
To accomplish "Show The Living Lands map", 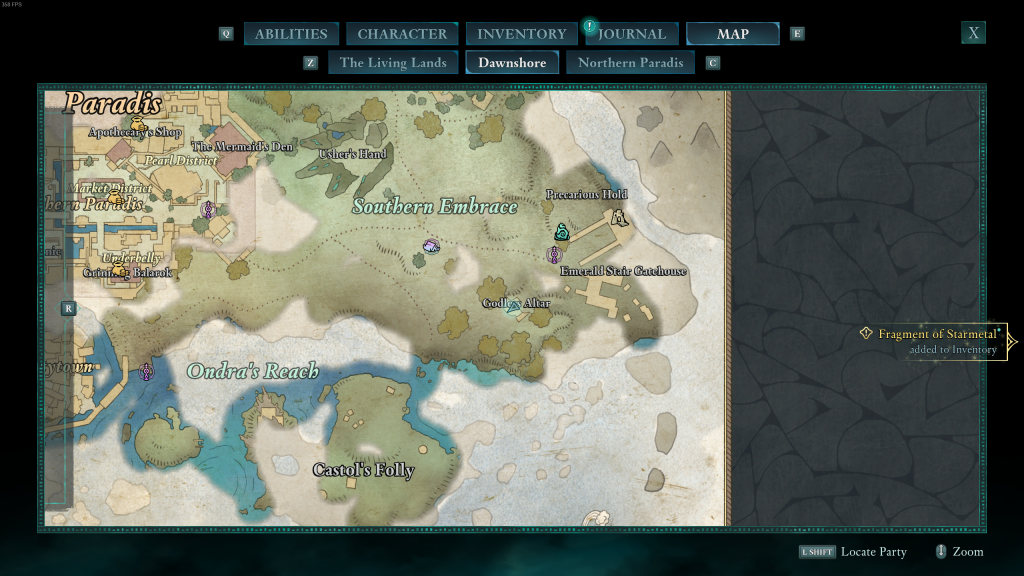I will 393,62.
